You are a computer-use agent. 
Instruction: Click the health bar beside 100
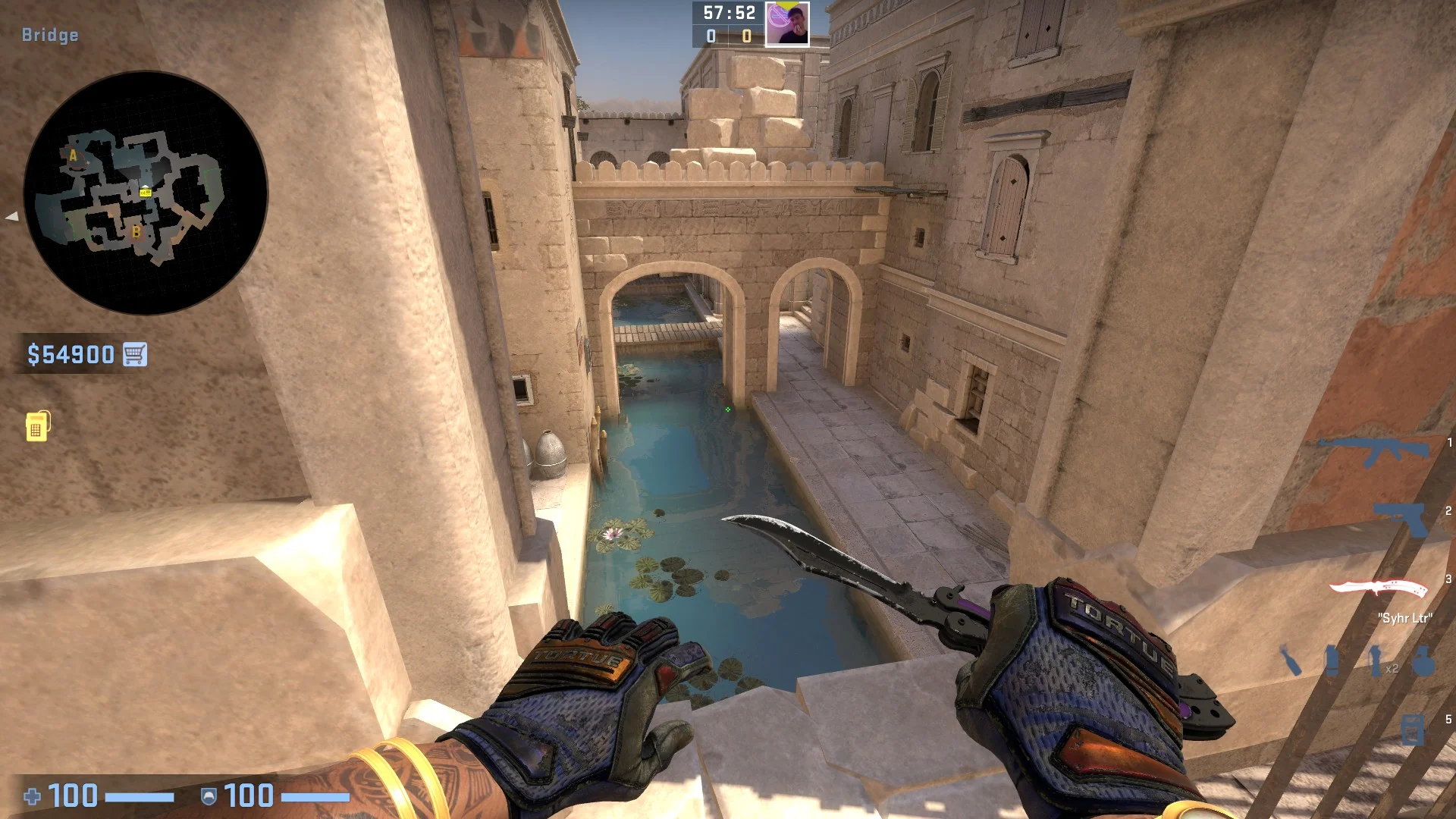(140, 797)
